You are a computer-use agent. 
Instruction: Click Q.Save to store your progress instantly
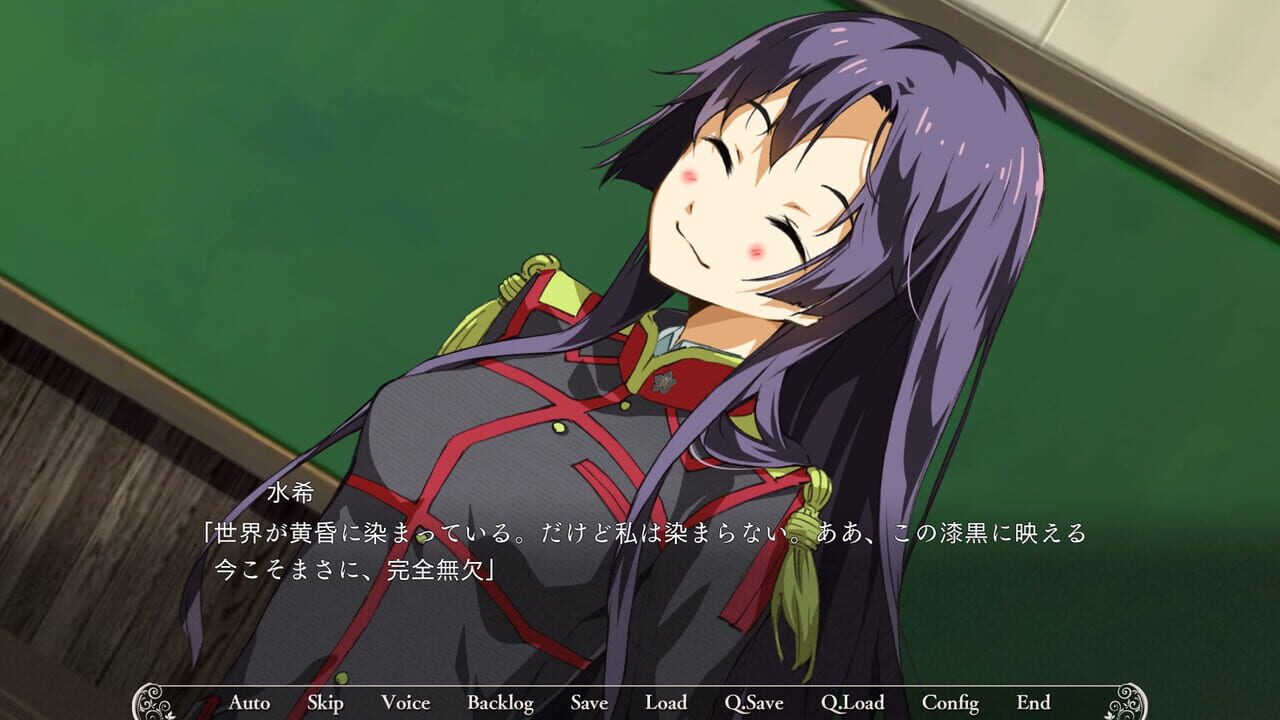coord(757,703)
